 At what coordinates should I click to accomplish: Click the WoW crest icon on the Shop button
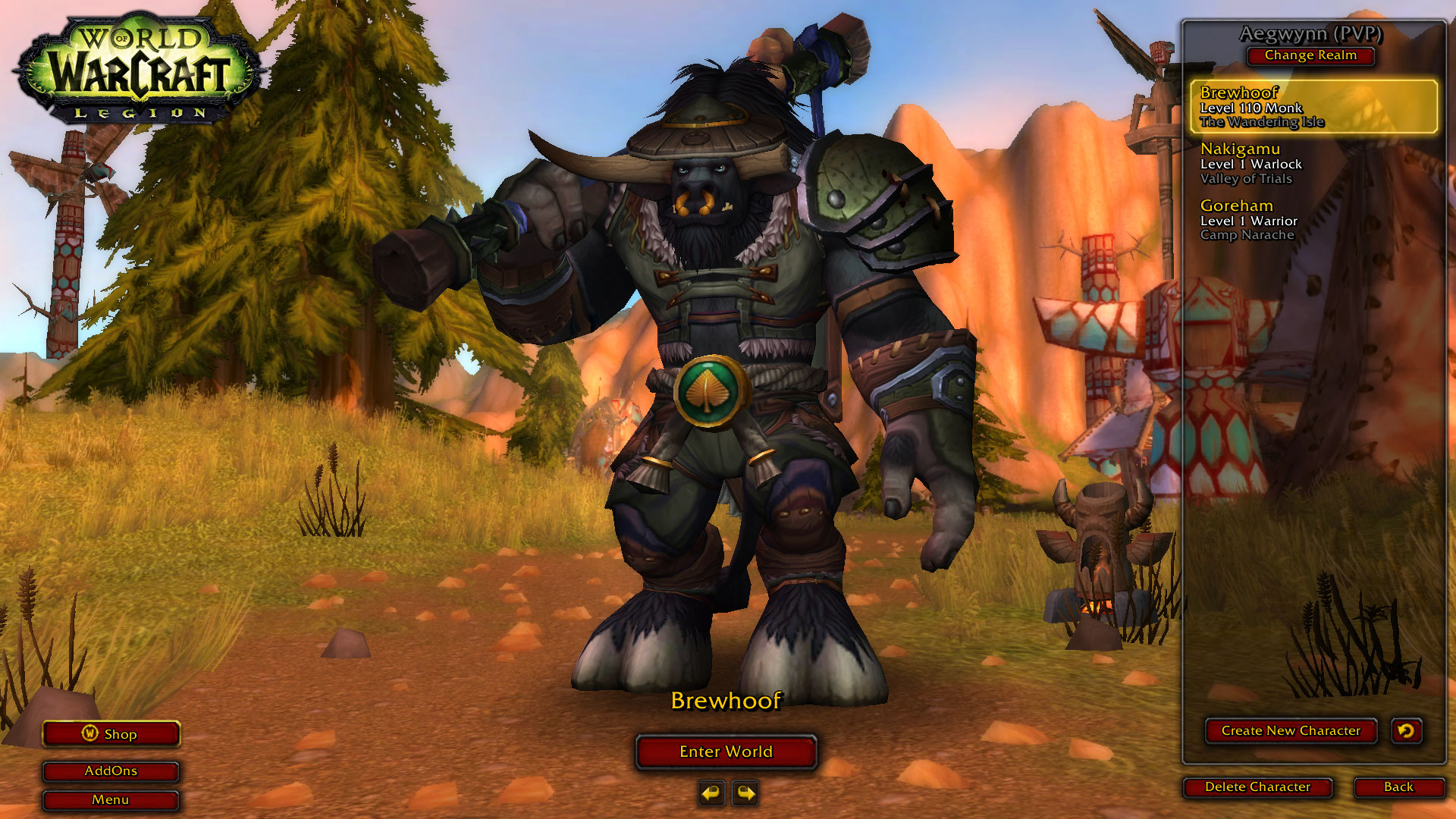click(91, 733)
